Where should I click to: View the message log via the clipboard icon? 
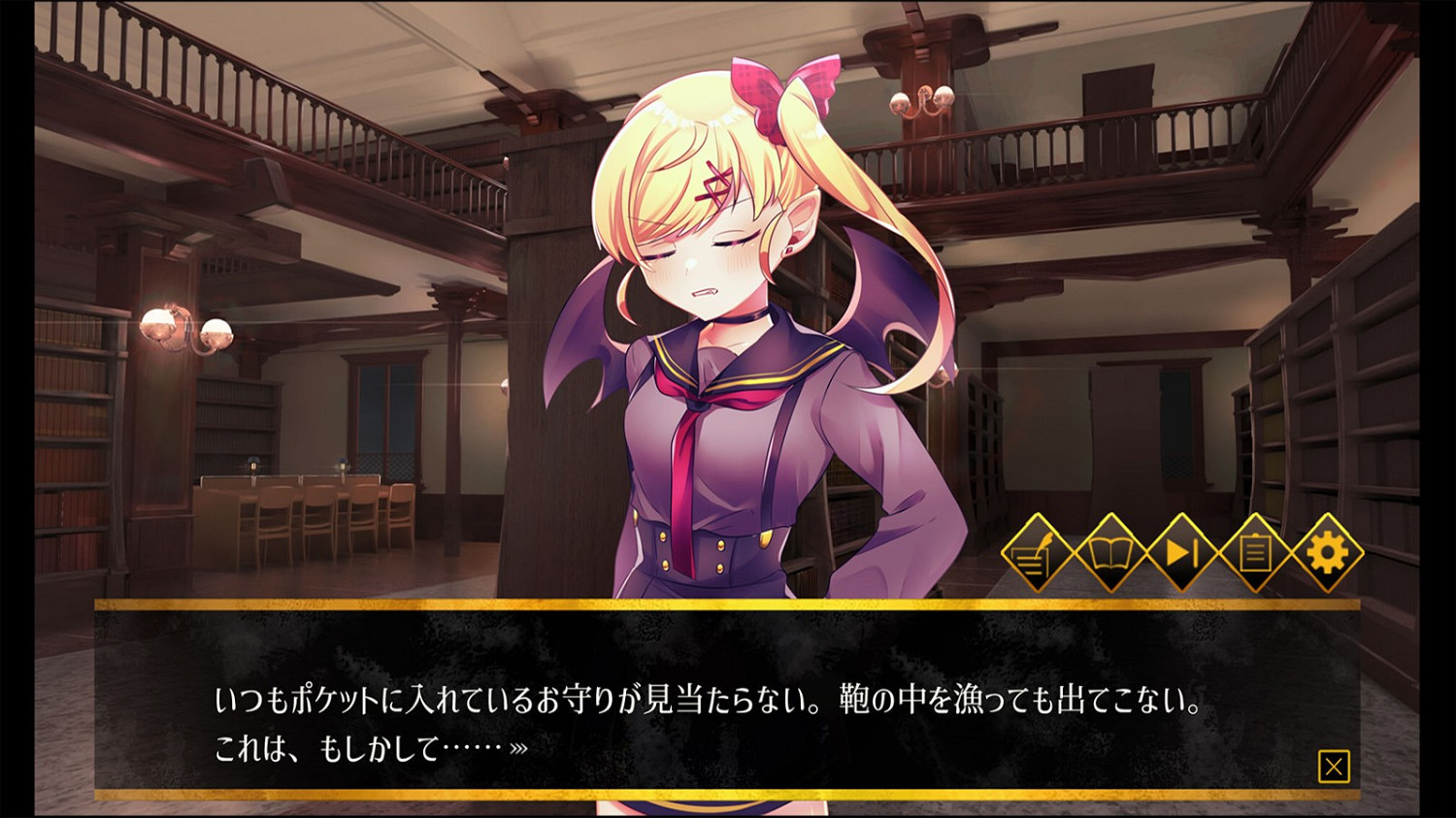1255,553
